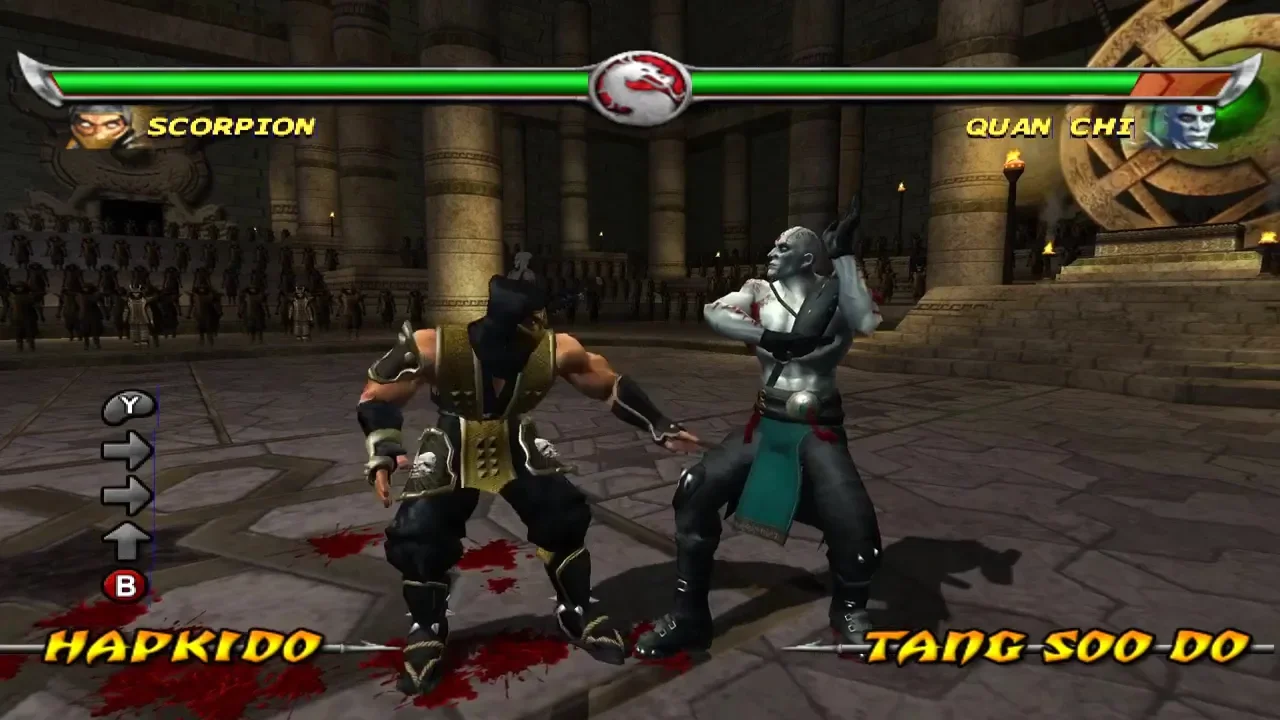Click the Hapkido fighting style label
This screenshot has height=720, width=1280.
184,647
